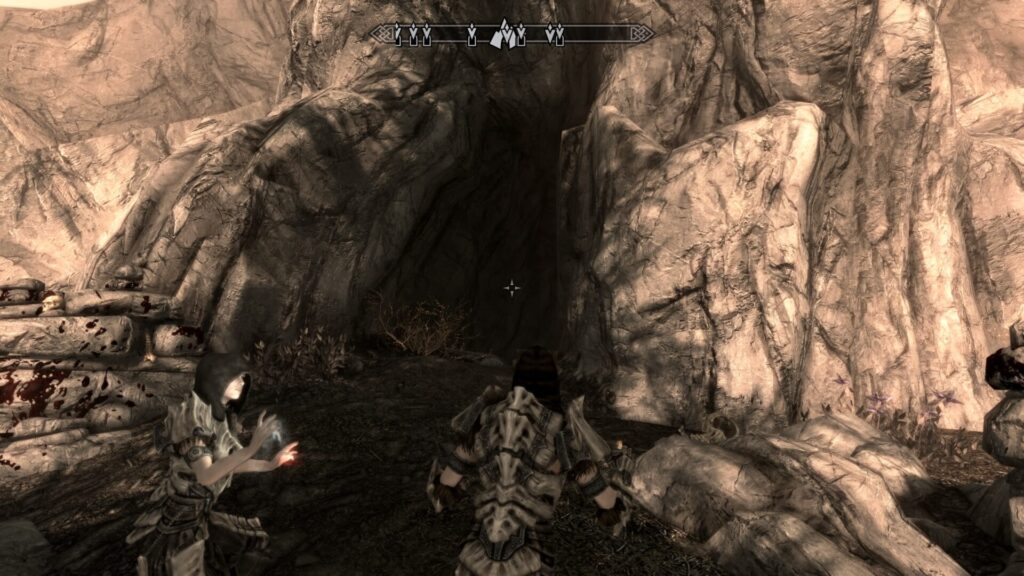Click the mountain location marker on the compass
Viewport: 1024px width, 576px height.
tap(507, 36)
